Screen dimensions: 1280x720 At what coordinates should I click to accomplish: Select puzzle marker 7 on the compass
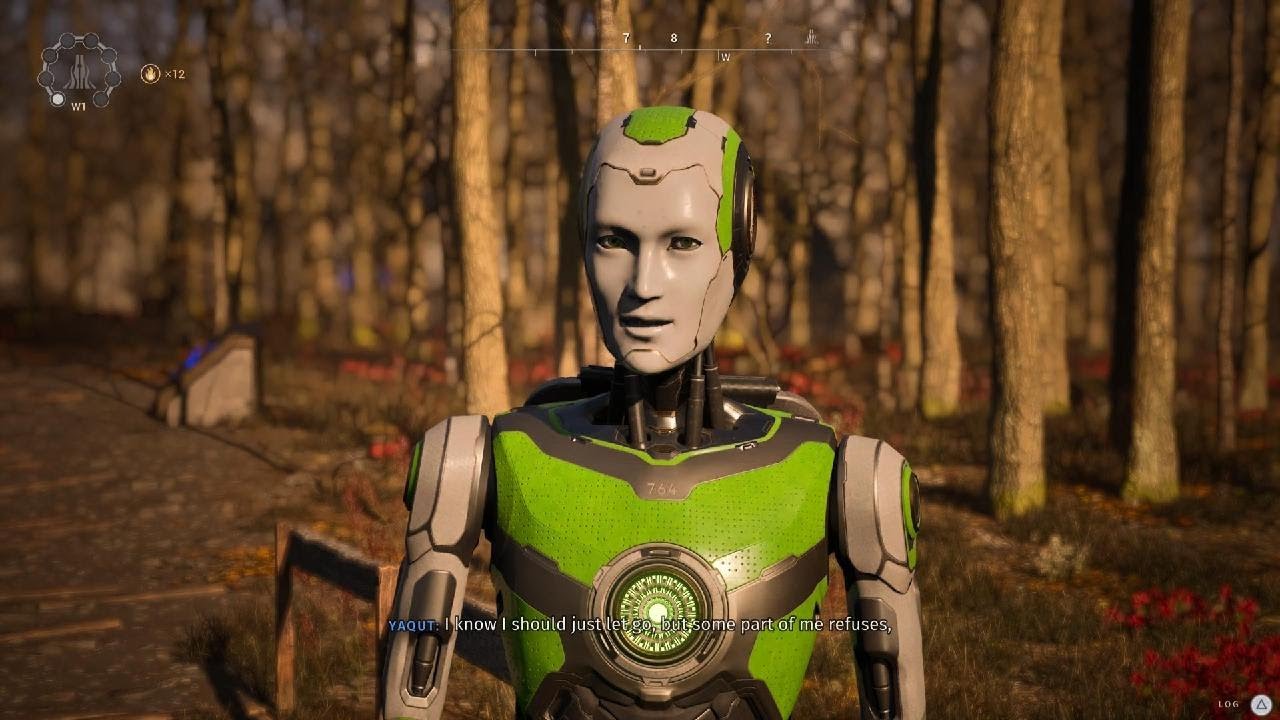(x=626, y=39)
